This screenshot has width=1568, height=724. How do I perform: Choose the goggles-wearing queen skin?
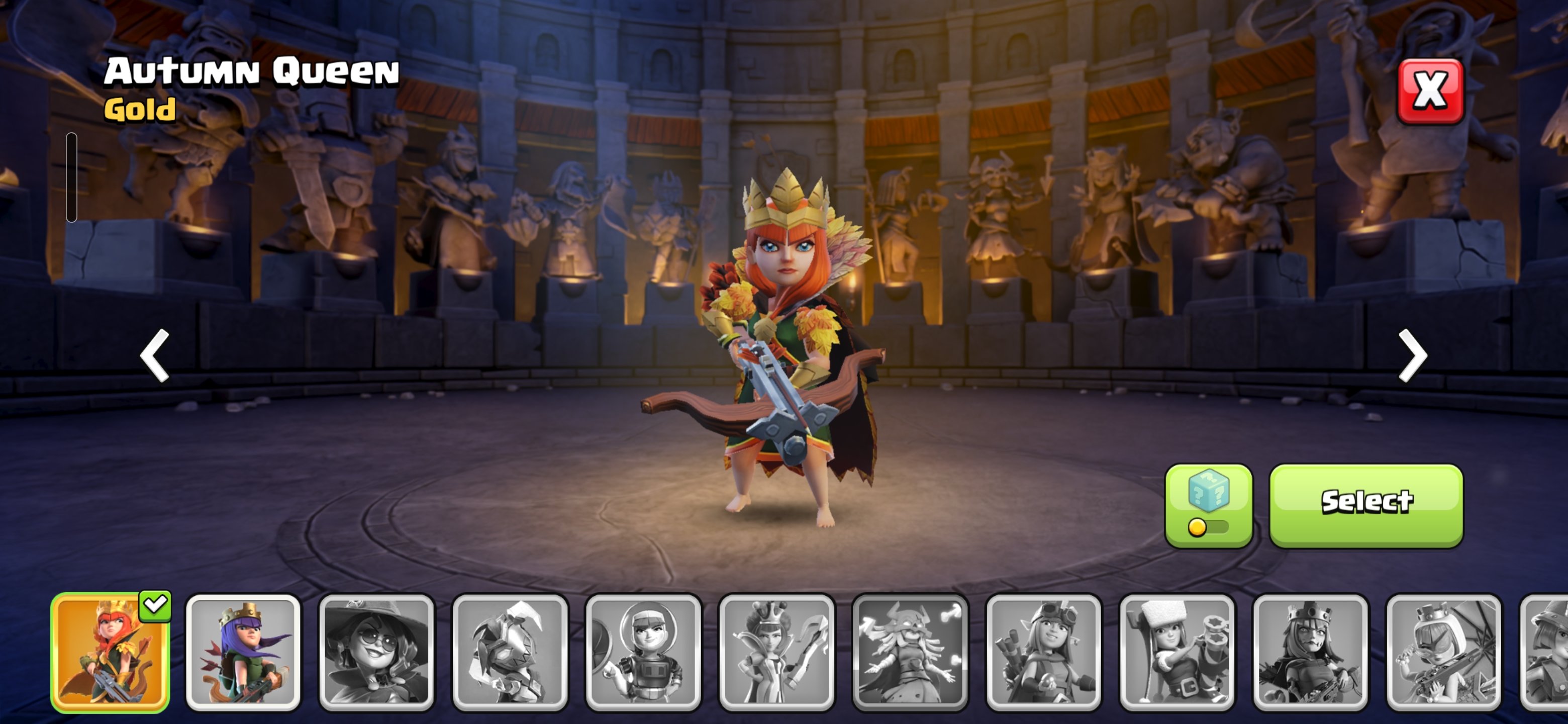pos(1043,652)
